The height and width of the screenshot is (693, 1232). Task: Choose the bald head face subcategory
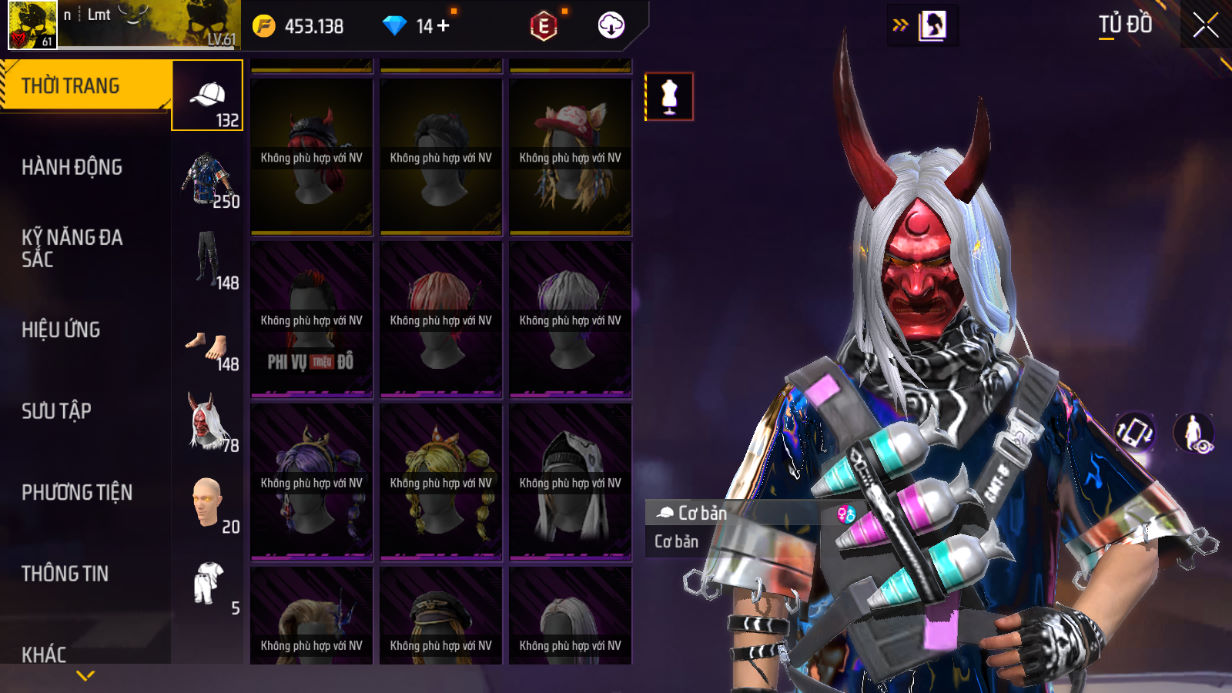coord(207,504)
